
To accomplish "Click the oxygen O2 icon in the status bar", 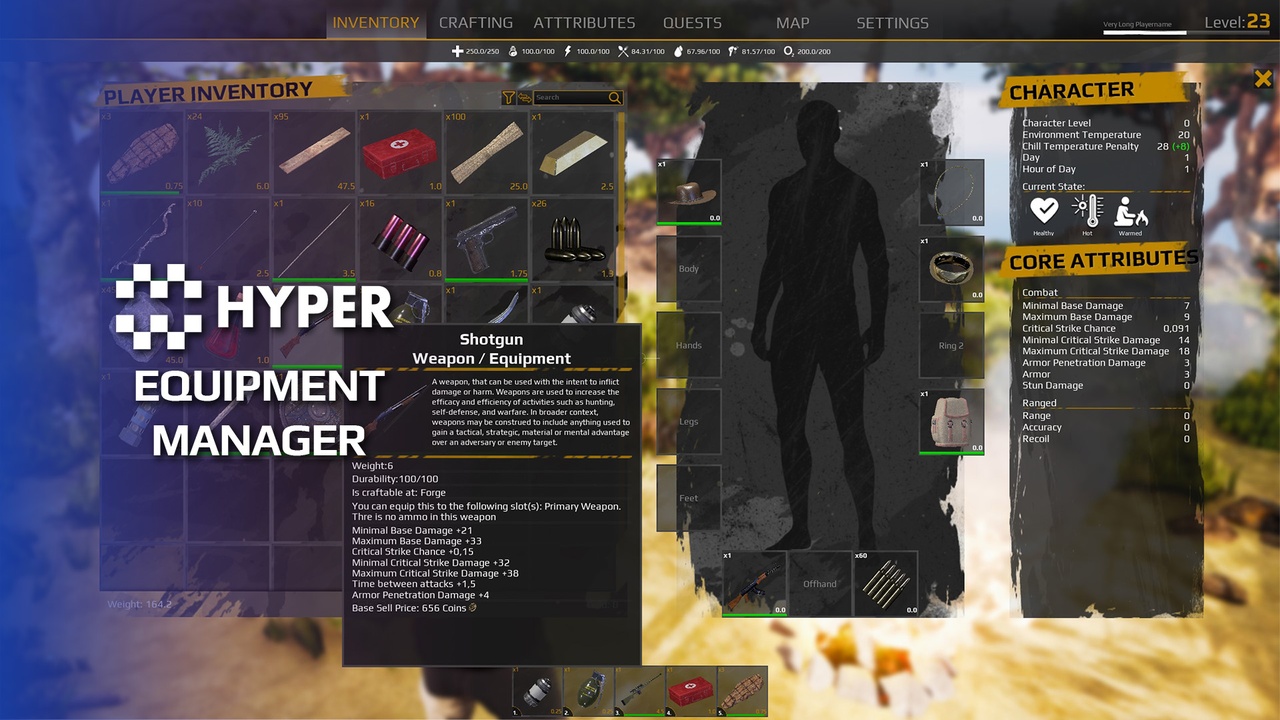I will [789, 51].
